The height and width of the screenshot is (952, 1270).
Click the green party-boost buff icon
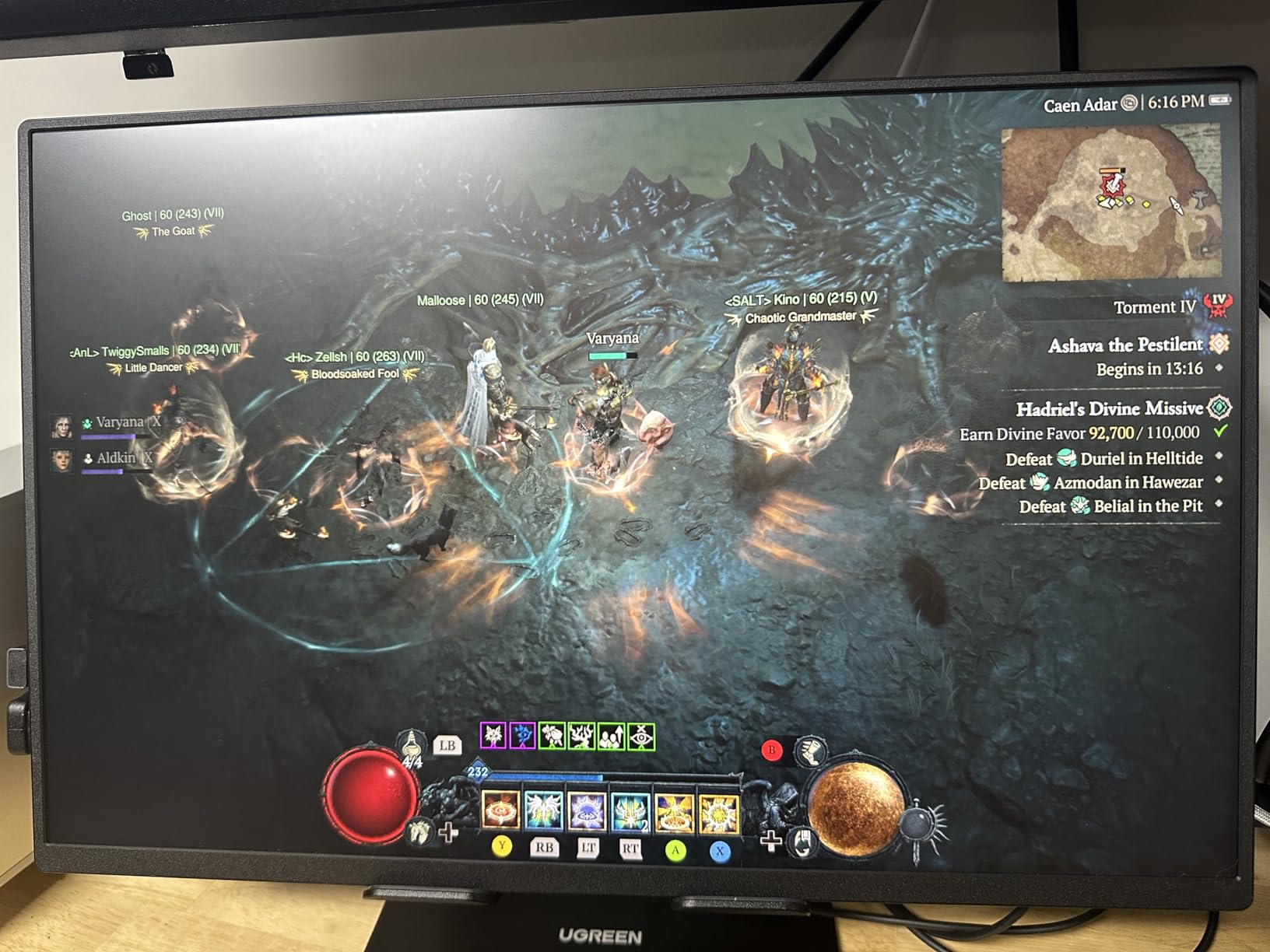[612, 735]
